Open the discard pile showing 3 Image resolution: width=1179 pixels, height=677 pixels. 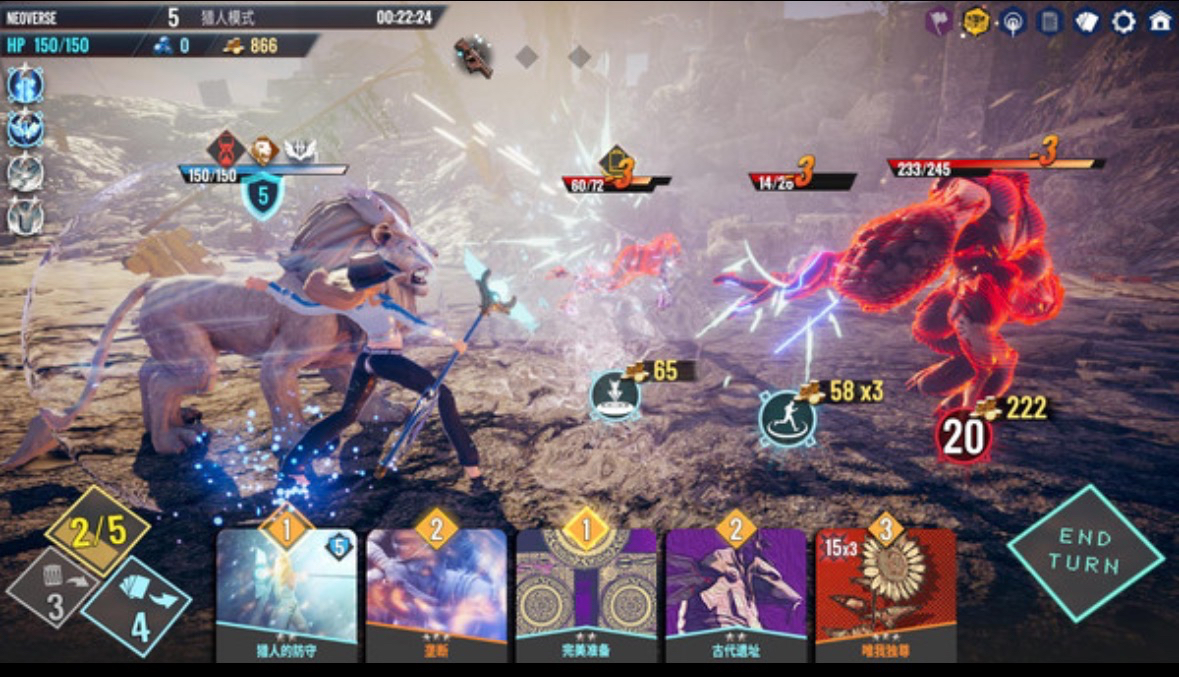point(56,592)
